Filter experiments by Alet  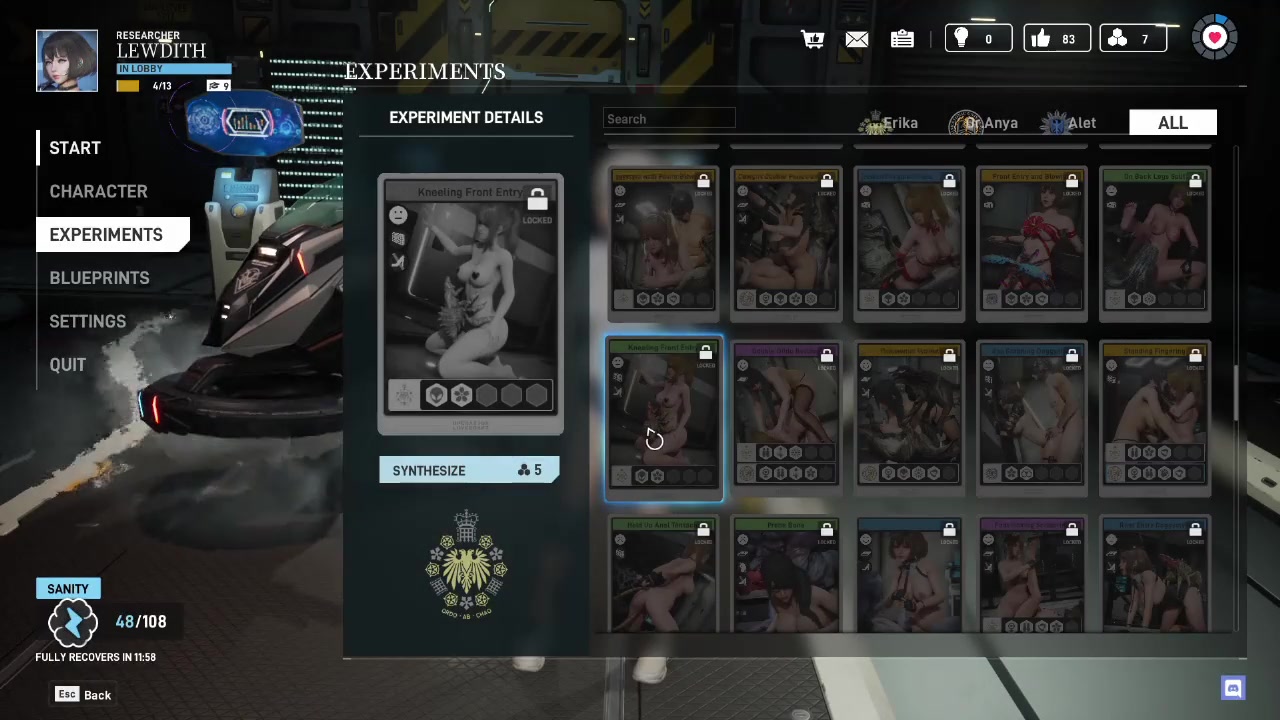(1069, 123)
